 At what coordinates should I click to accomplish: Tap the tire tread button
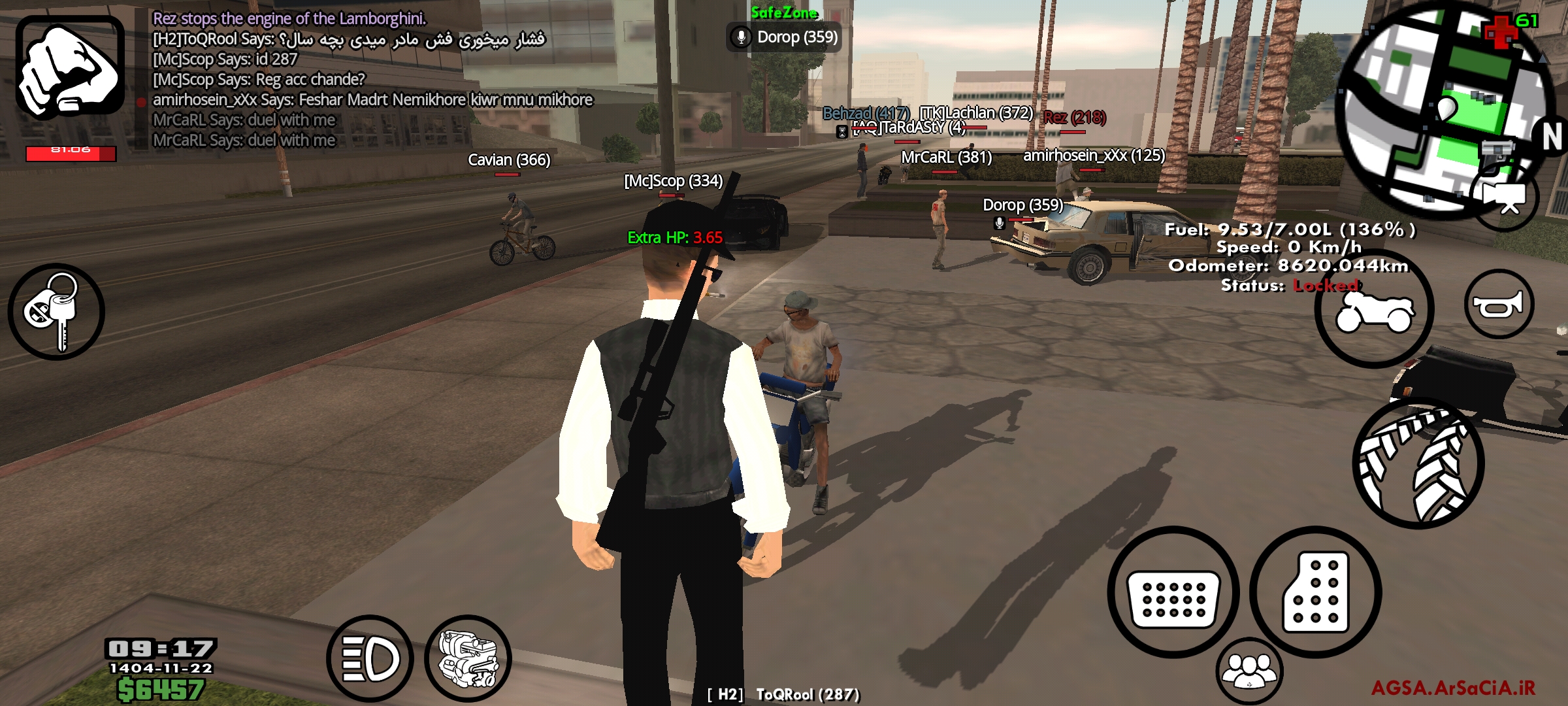coord(1418,463)
